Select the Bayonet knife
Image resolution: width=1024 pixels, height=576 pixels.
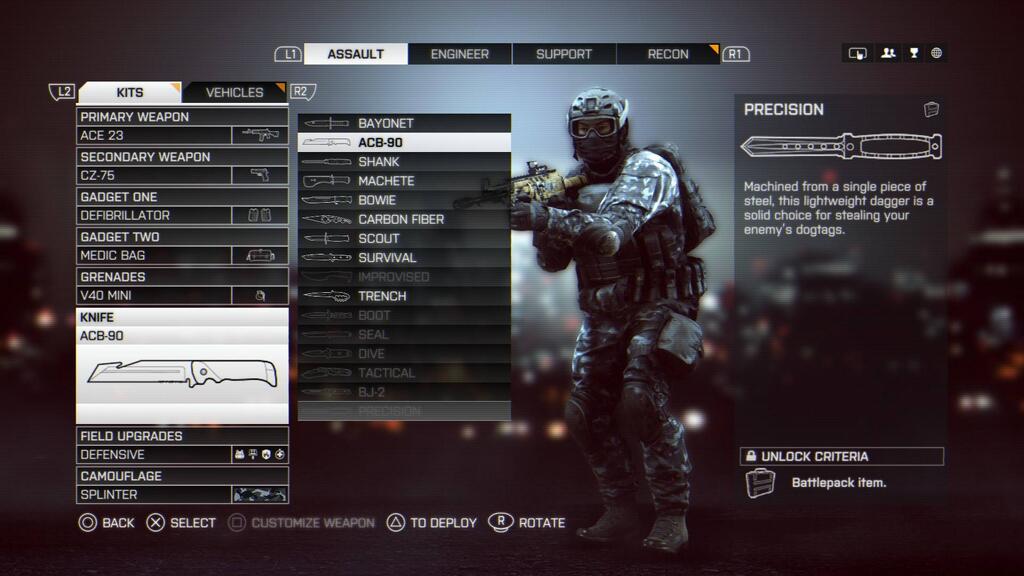[x=404, y=123]
